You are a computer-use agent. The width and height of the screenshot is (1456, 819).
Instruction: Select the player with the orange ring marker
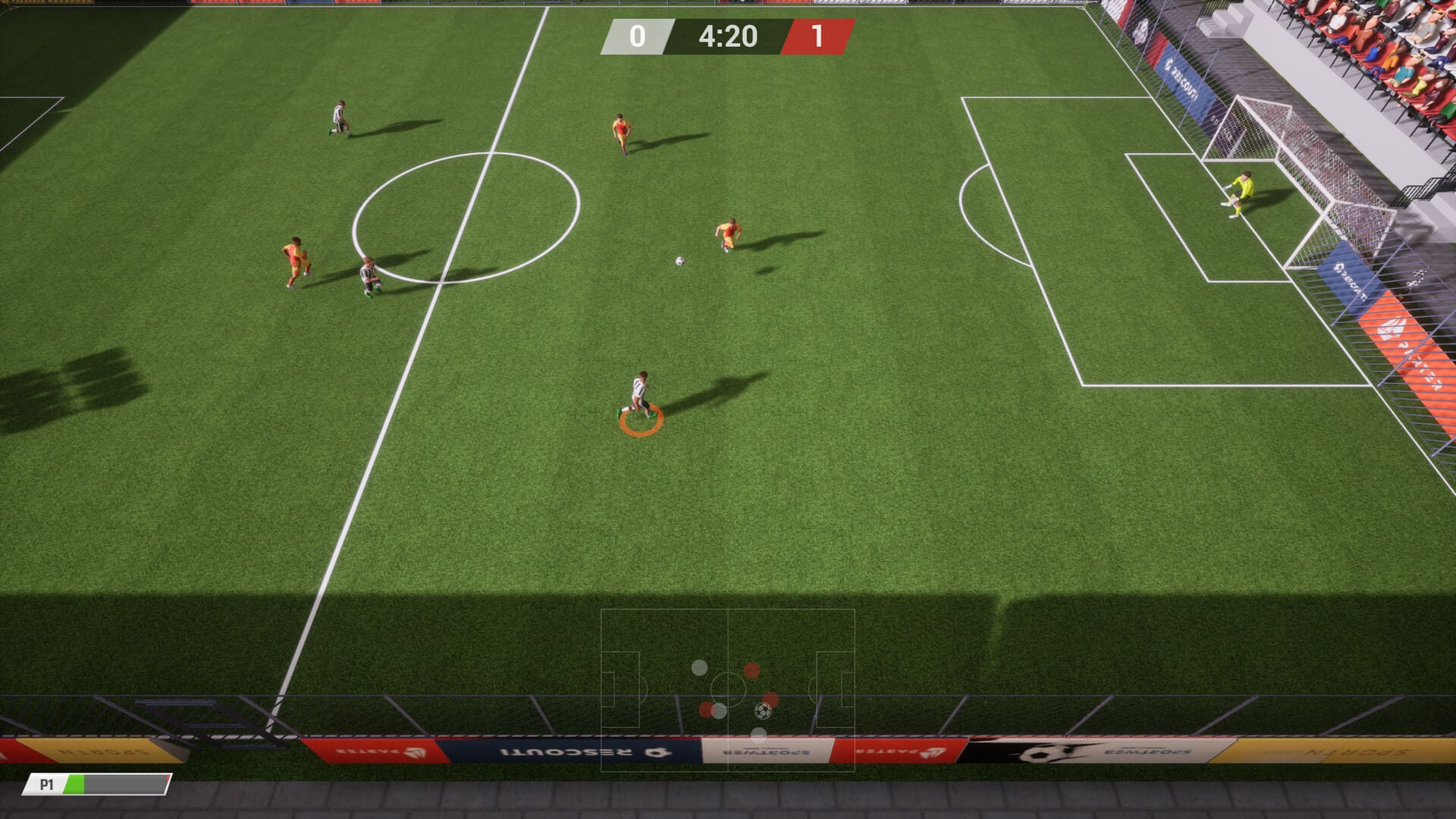pos(641,397)
